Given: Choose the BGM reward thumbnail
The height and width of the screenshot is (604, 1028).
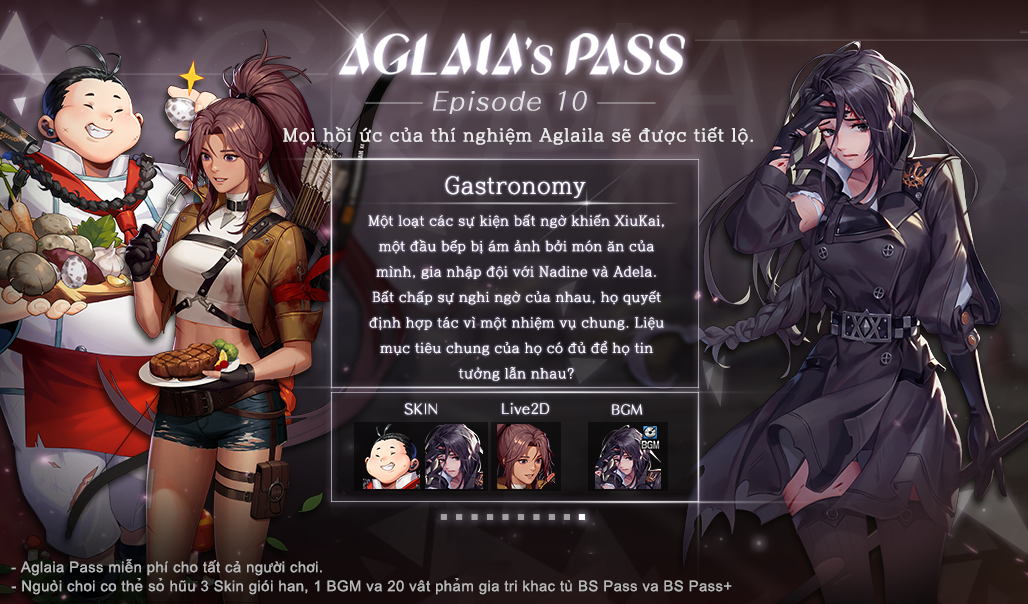Looking at the screenshot, I should [x=628, y=457].
